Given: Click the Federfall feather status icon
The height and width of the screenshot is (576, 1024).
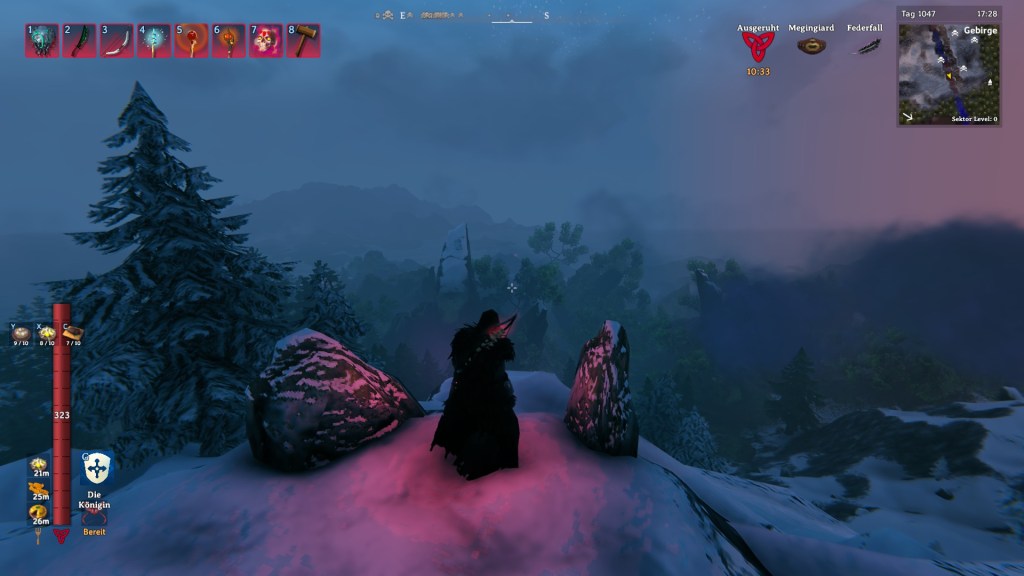Looking at the screenshot, I should (864, 46).
